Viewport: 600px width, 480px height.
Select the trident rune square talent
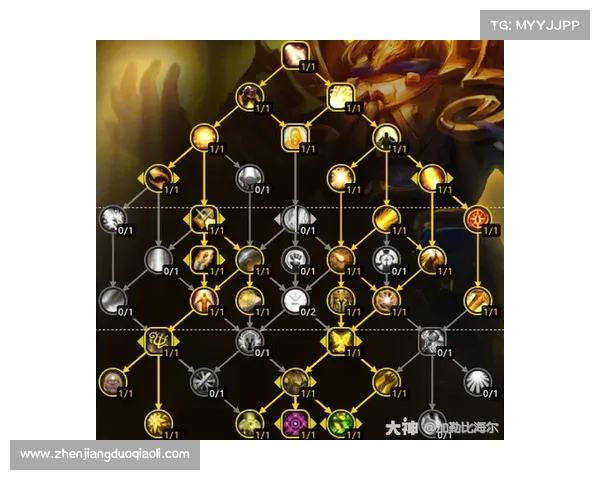[157, 341]
